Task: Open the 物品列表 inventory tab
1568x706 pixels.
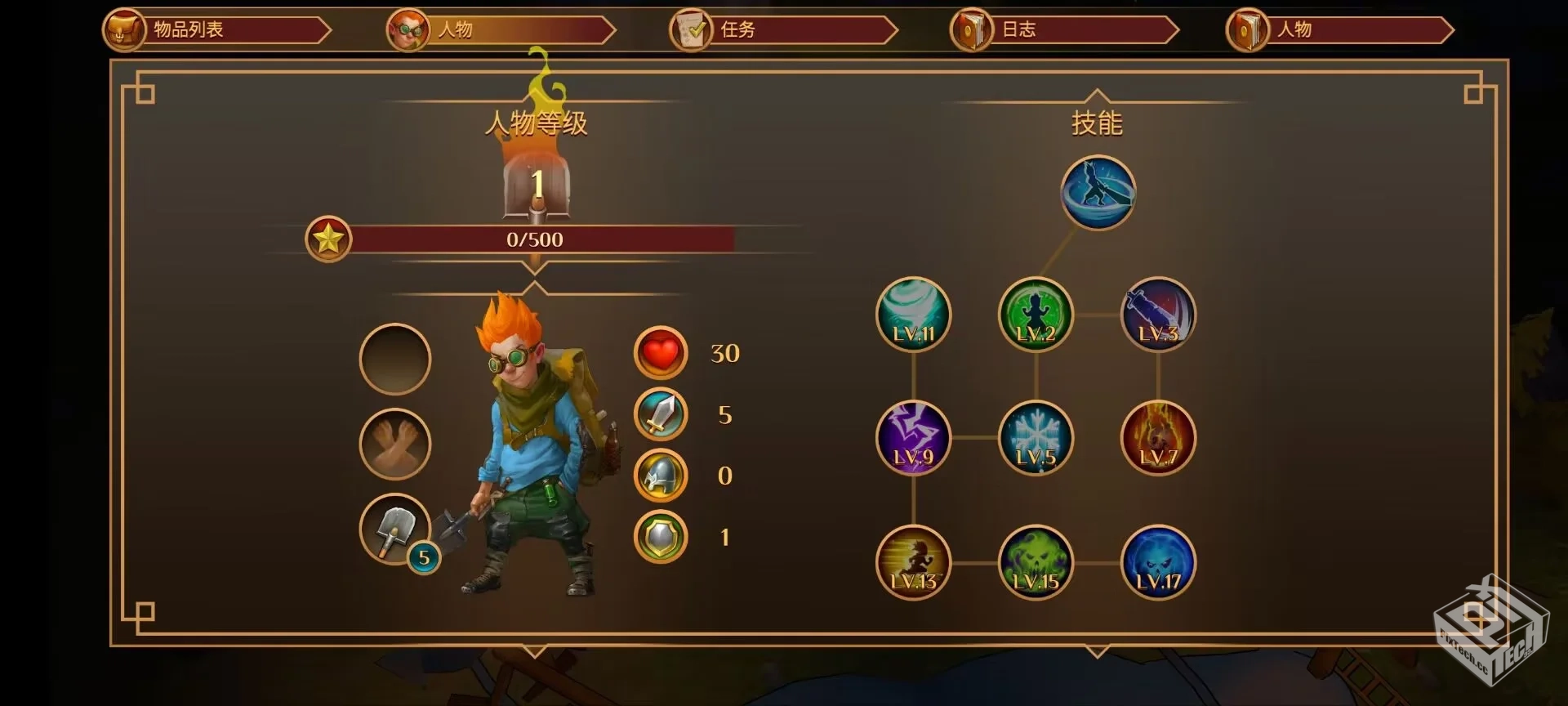Action: 216,30
